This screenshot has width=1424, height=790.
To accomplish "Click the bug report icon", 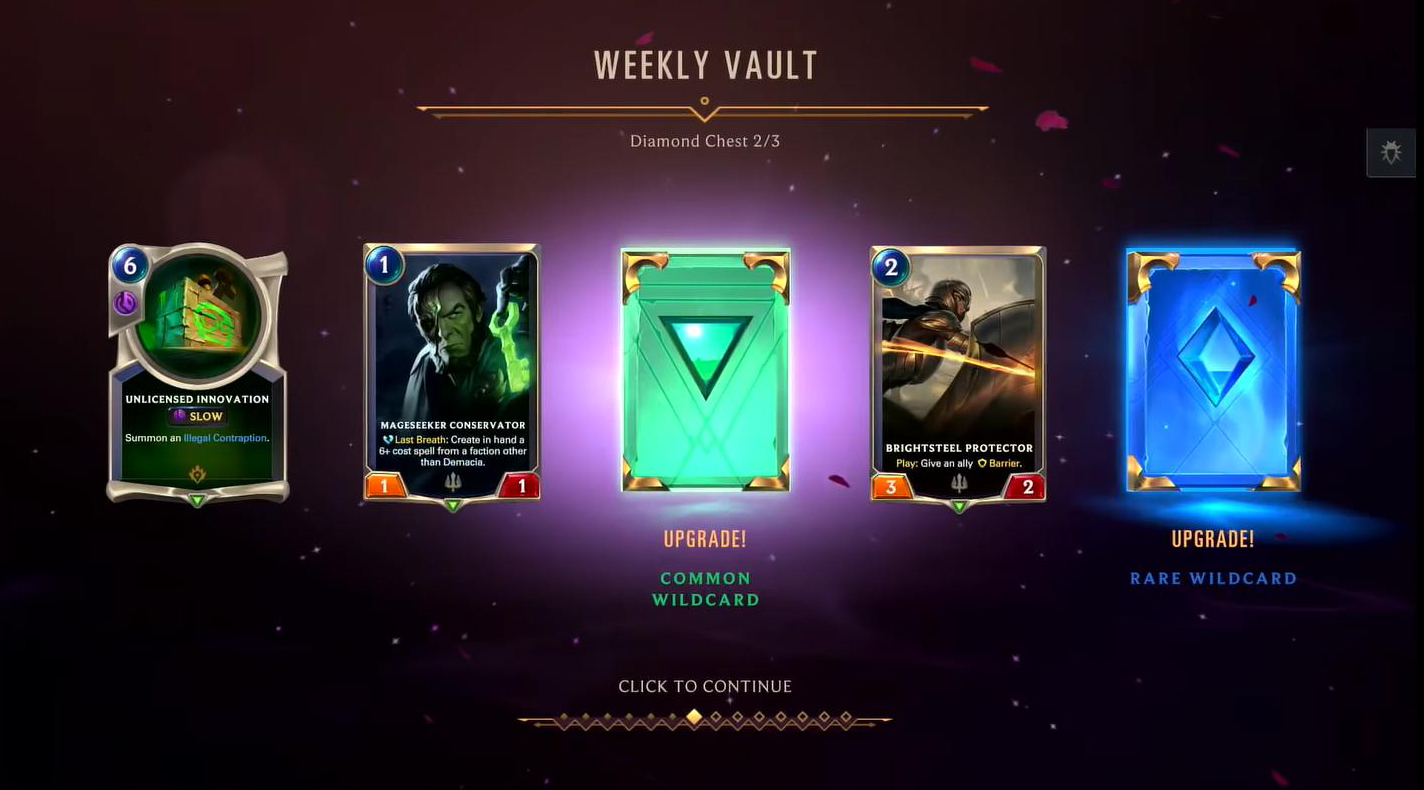I will click(1391, 152).
